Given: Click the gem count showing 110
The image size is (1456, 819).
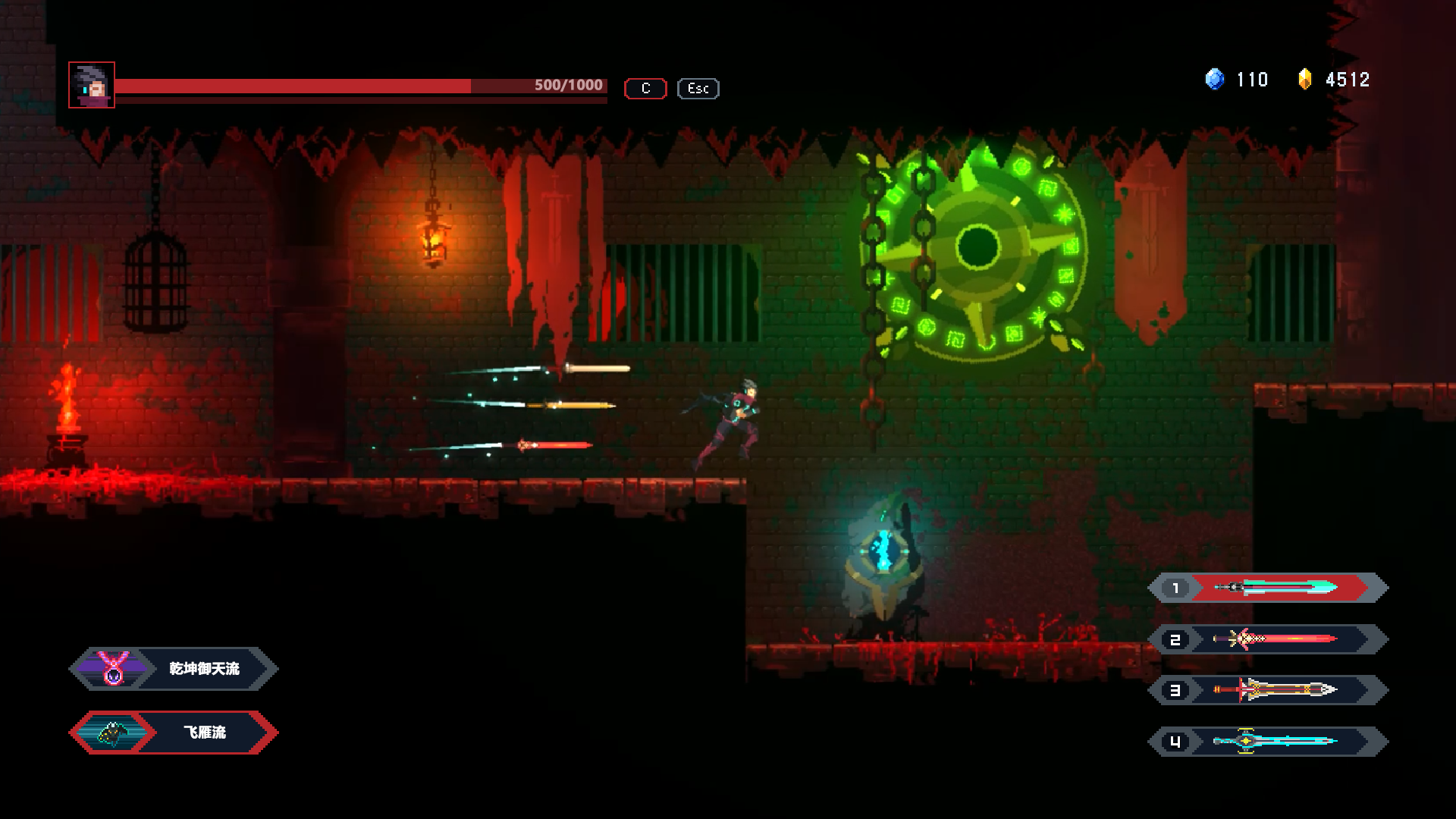Looking at the screenshot, I should (x=1253, y=80).
